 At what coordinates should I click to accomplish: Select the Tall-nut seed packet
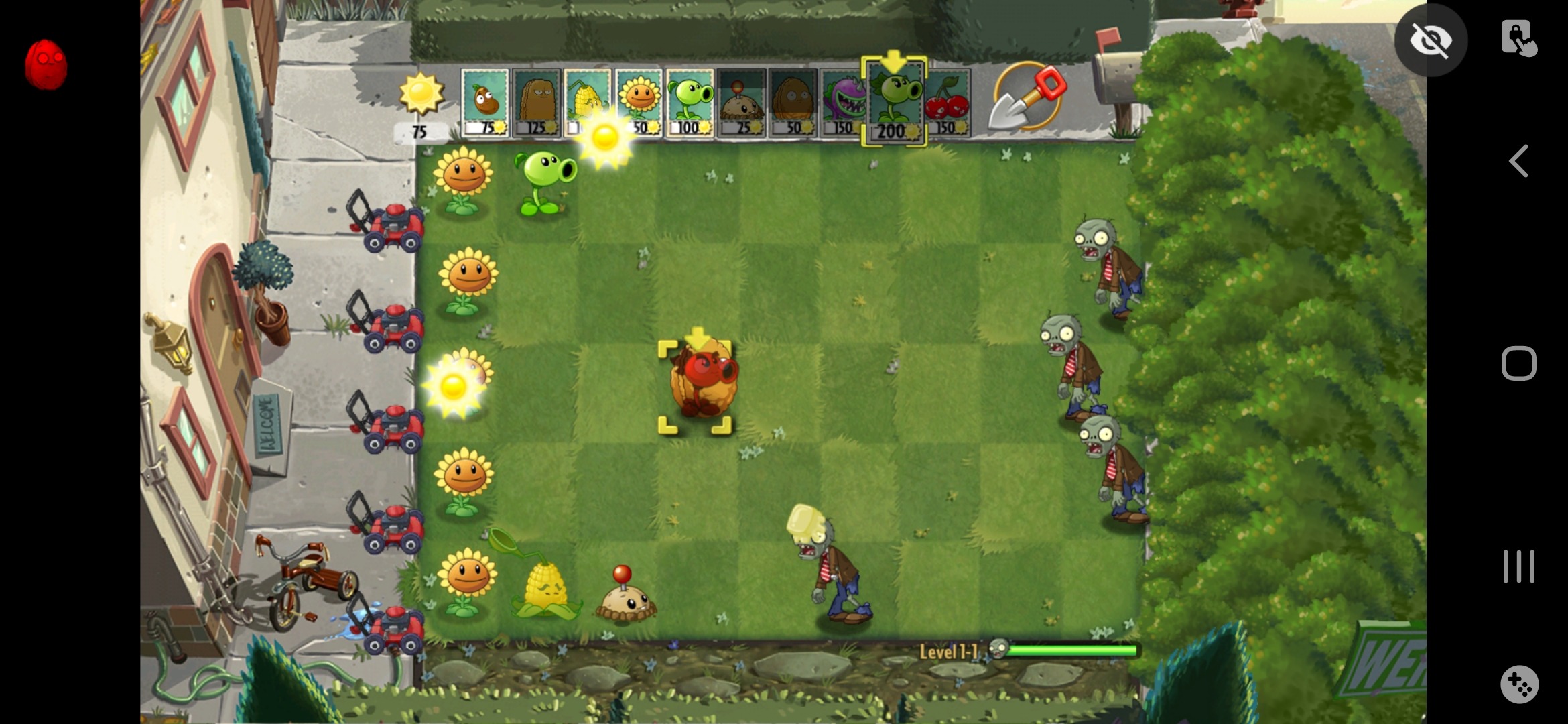(539, 102)
